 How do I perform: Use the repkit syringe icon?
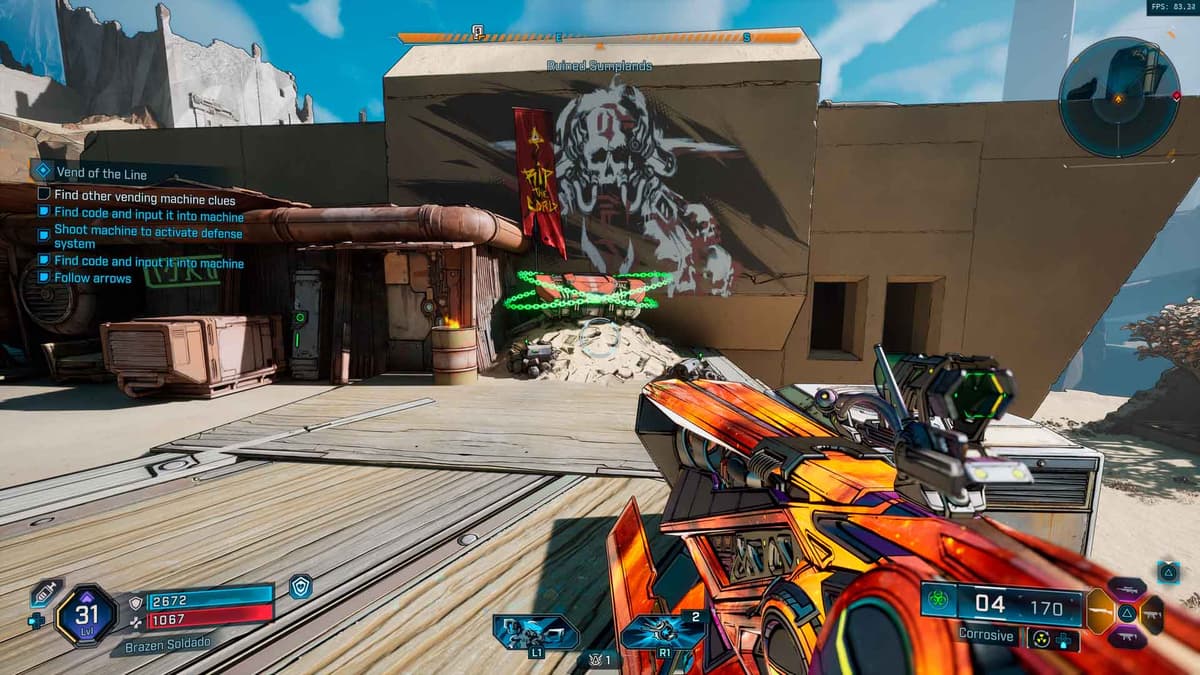45,592
